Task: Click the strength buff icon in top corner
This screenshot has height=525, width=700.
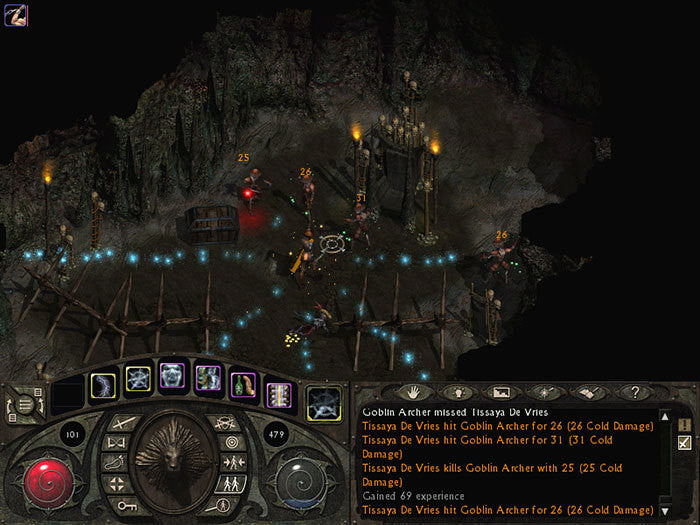Action: [x=14, y=14]
